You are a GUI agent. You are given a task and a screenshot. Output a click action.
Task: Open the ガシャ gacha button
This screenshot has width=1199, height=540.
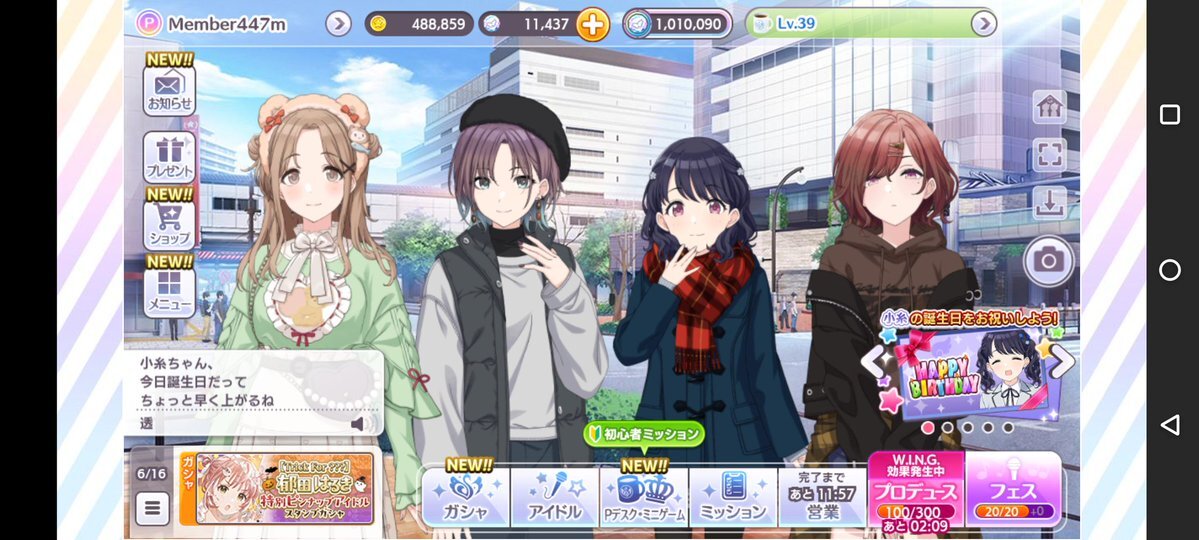pyautogui.click(x=465, y=497)
